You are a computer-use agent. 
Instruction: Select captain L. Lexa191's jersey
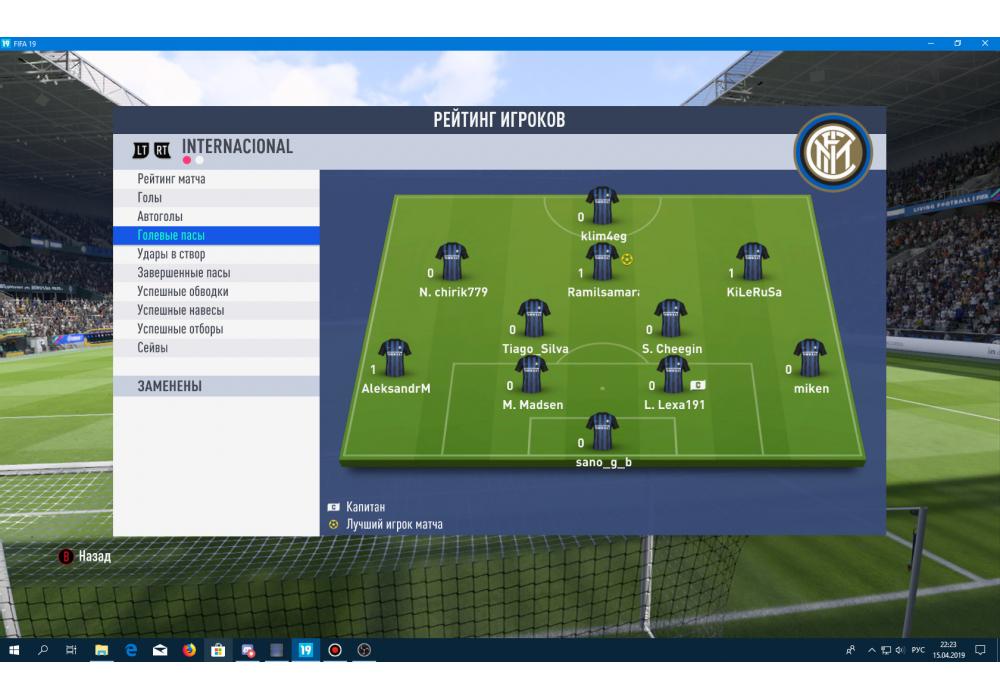(673, 375)
